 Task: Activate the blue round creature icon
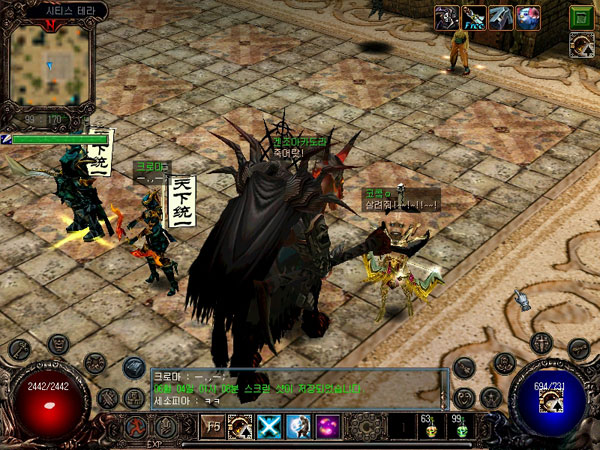click(527, 17)
